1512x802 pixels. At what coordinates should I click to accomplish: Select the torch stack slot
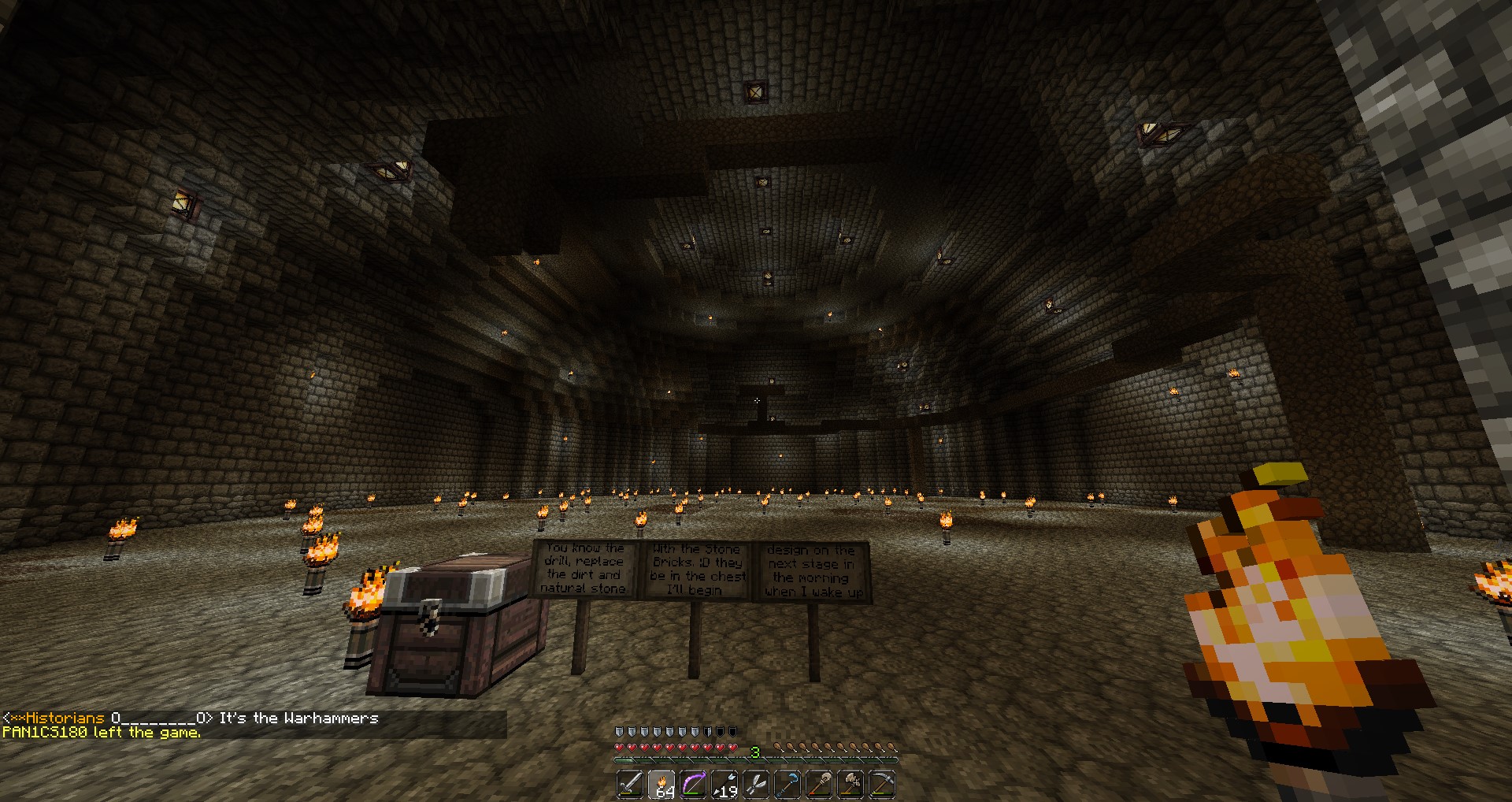pos(661,785)
